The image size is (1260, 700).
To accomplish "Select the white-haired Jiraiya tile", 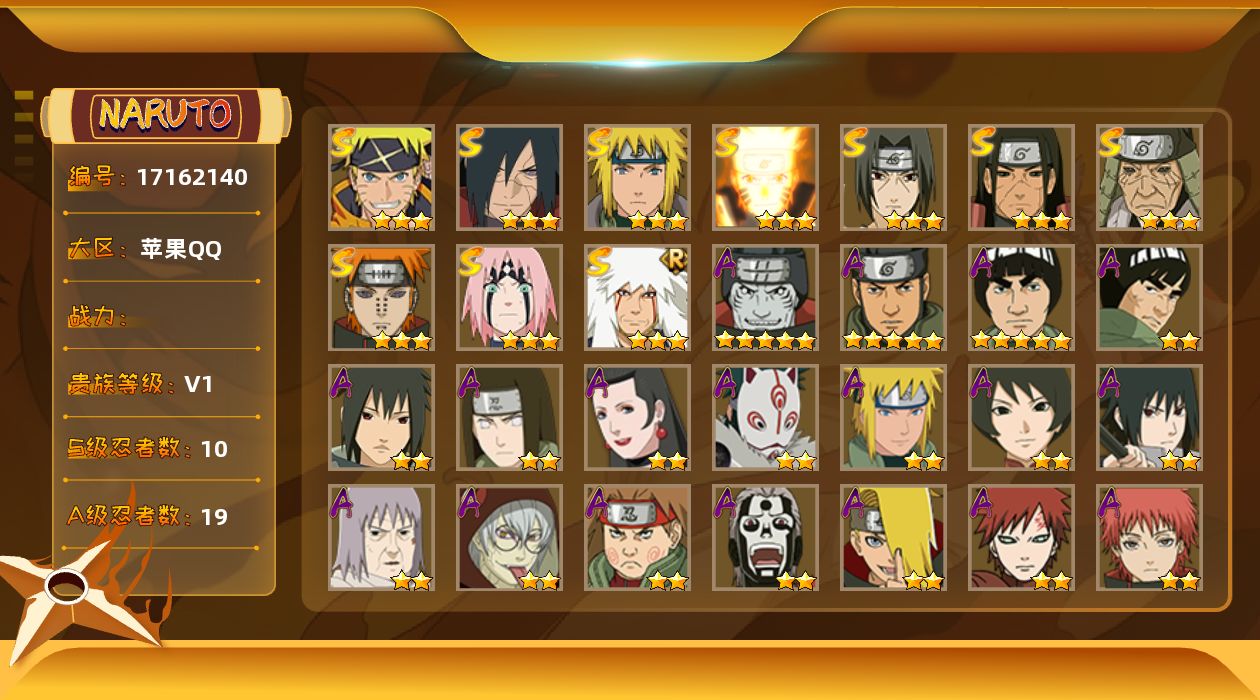I will 637,297.
